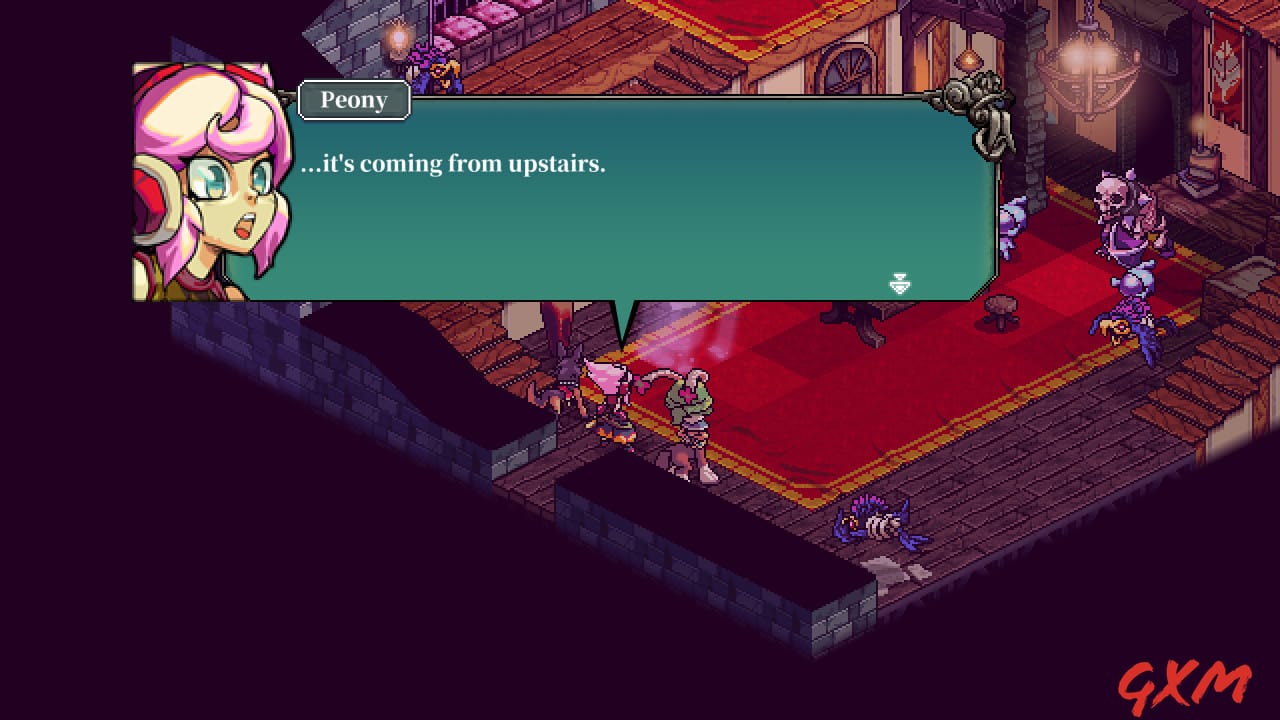1280x720 pixels.
Task: Click the Peony name plate on the dialogue box
Action: point(352,100)
